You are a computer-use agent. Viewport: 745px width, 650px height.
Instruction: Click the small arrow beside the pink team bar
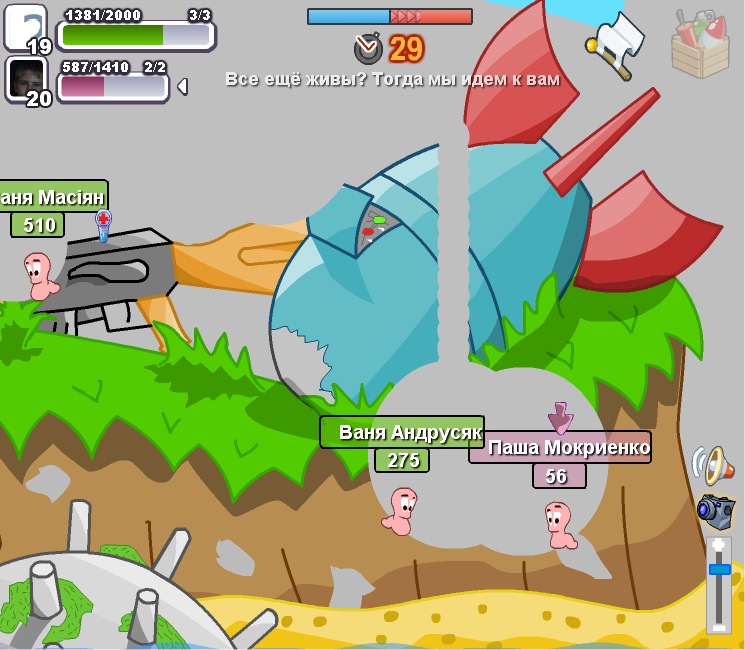[182, 87]
